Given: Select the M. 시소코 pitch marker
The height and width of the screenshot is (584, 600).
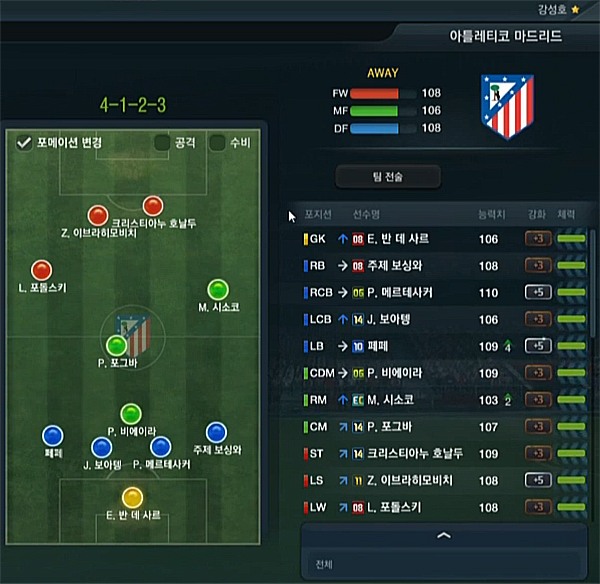Looking at the screenshot, I should click(217, 290).
